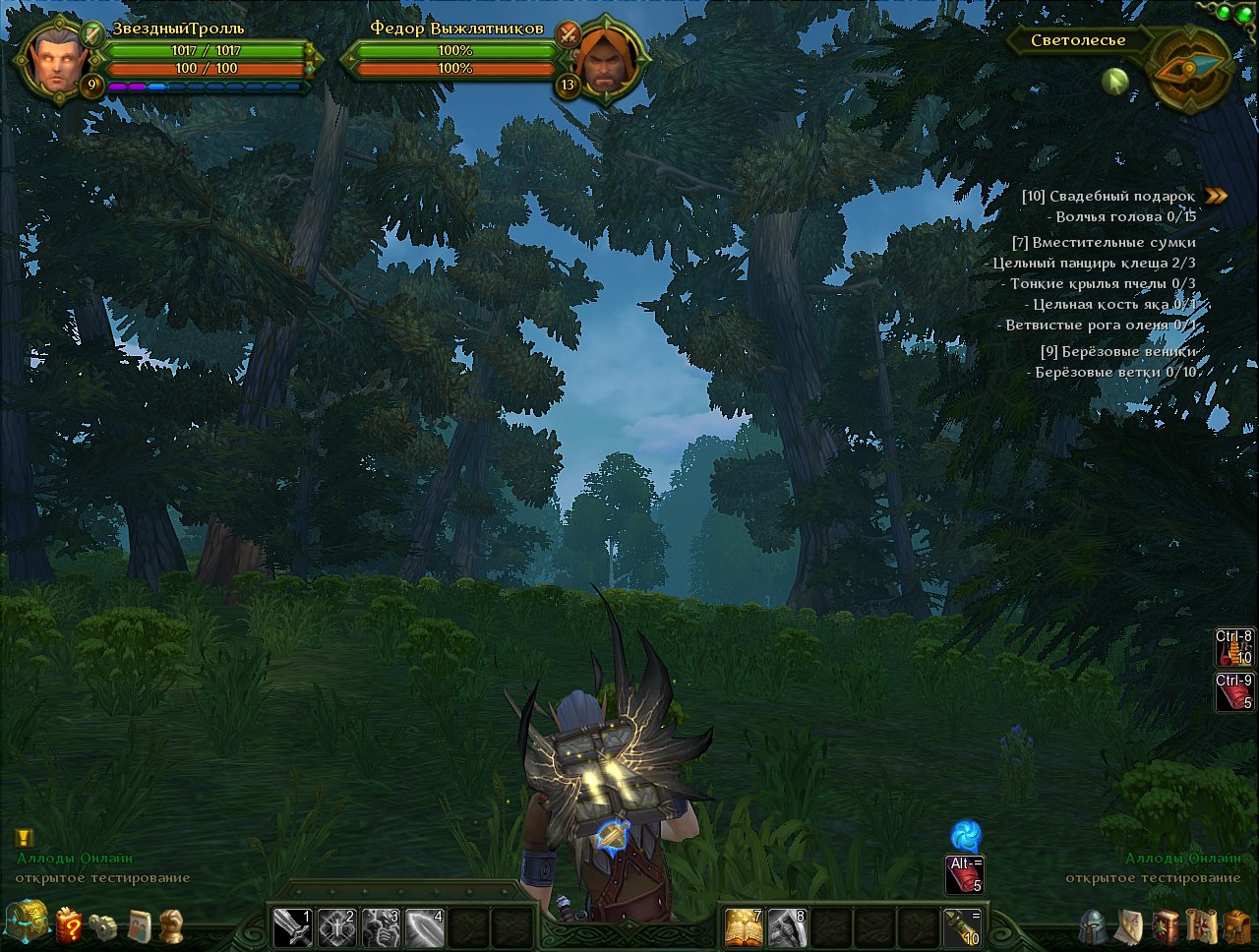
Task: Open the map scroll icon
Action: pyautogui.click(x=1201, y=926)
